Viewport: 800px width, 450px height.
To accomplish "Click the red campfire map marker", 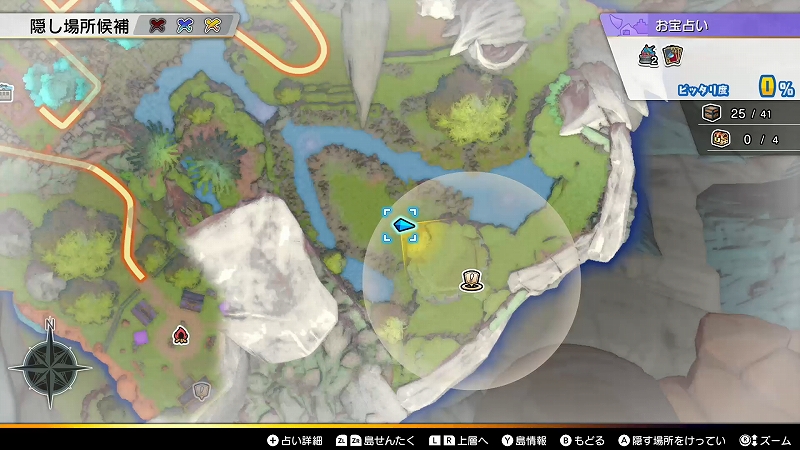I will point(181,334).
